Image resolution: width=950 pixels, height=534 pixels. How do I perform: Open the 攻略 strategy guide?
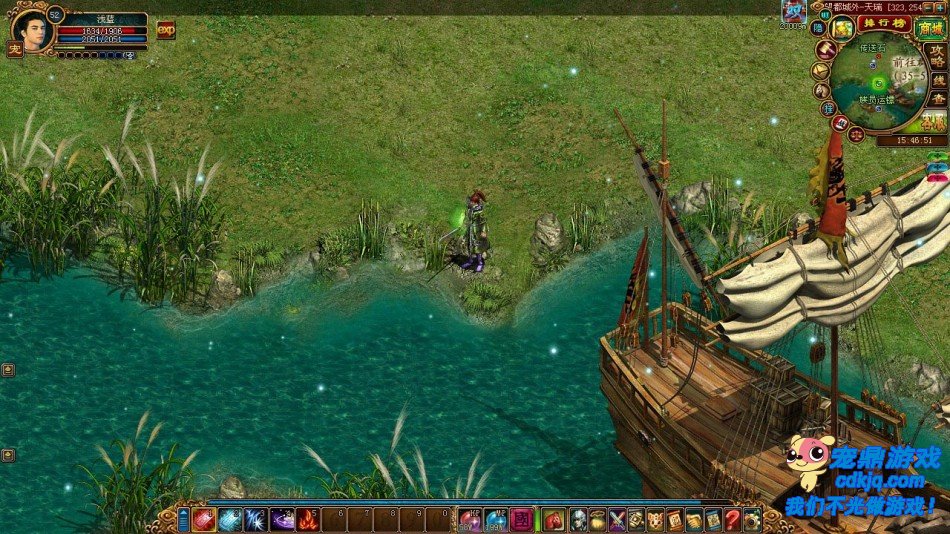click(x=936, y=55)
